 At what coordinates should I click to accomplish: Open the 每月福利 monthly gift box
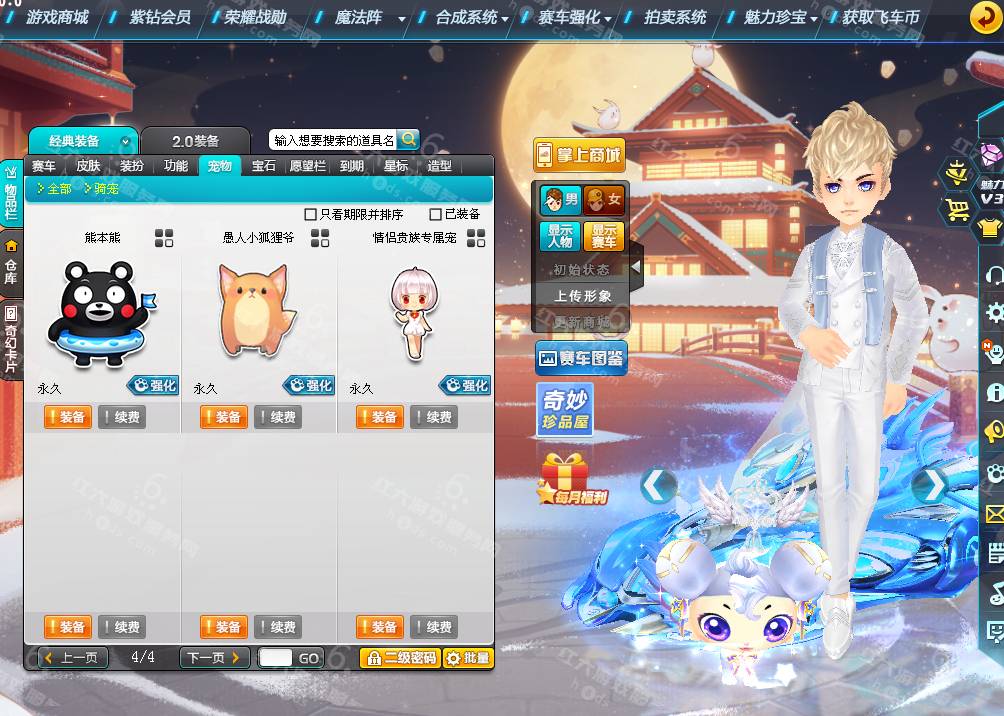573,480
